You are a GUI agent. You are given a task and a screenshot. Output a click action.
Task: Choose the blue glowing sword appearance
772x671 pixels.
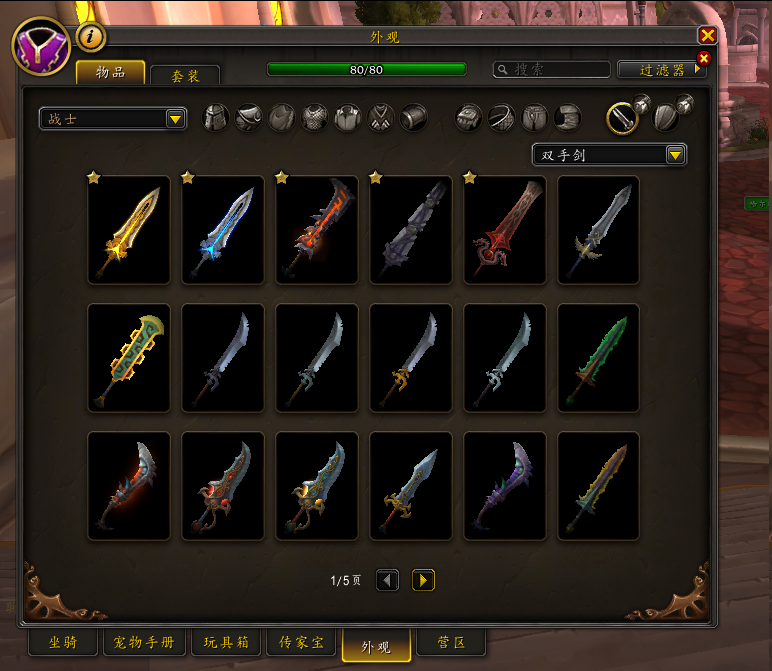(x=223, y=230)
